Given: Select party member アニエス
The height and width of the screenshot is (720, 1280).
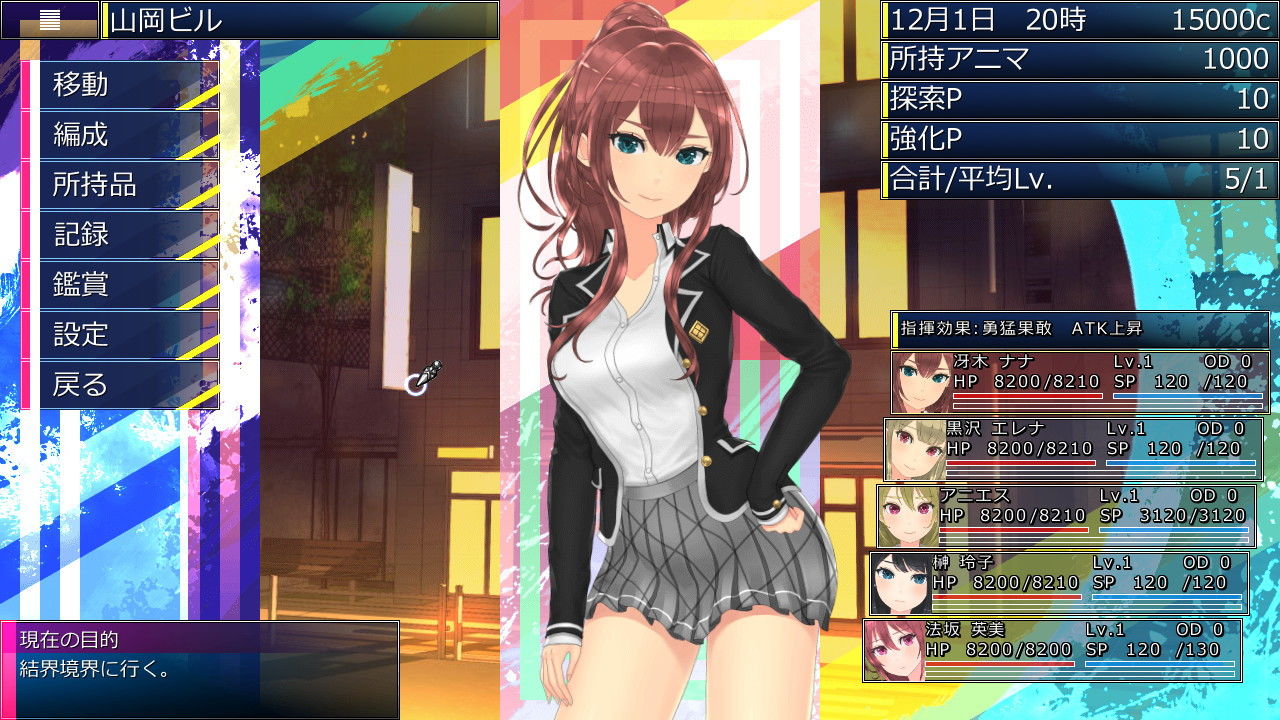Looking at the screenshot, I should pos(1066,515).
